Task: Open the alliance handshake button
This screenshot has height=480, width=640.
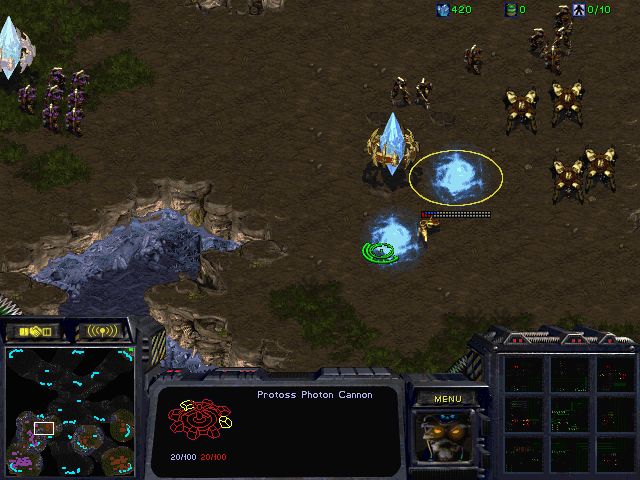Action: click(33, 330)
